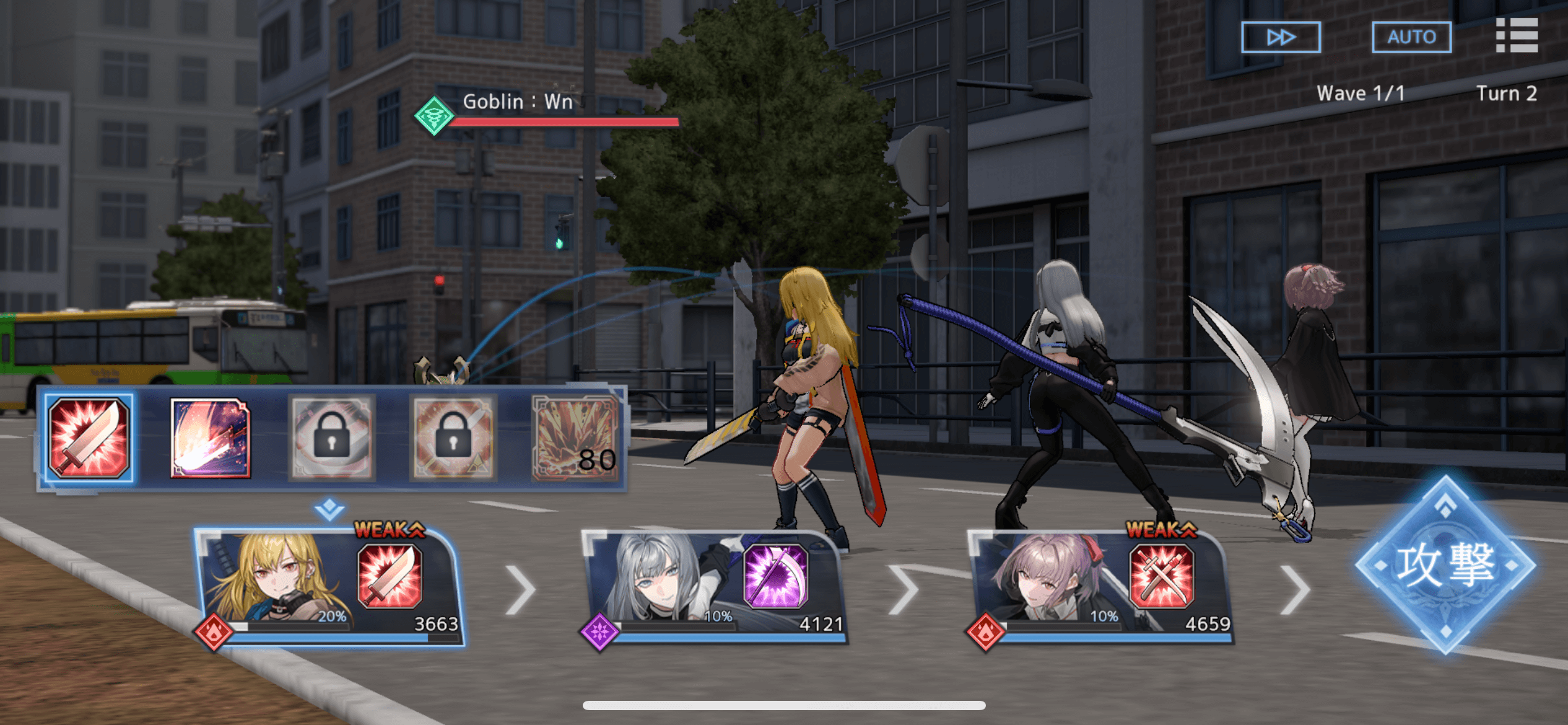Tap the purple scythe skill icon
Image resolution: width=1568 pixels, height=725 pixels.
775,576
